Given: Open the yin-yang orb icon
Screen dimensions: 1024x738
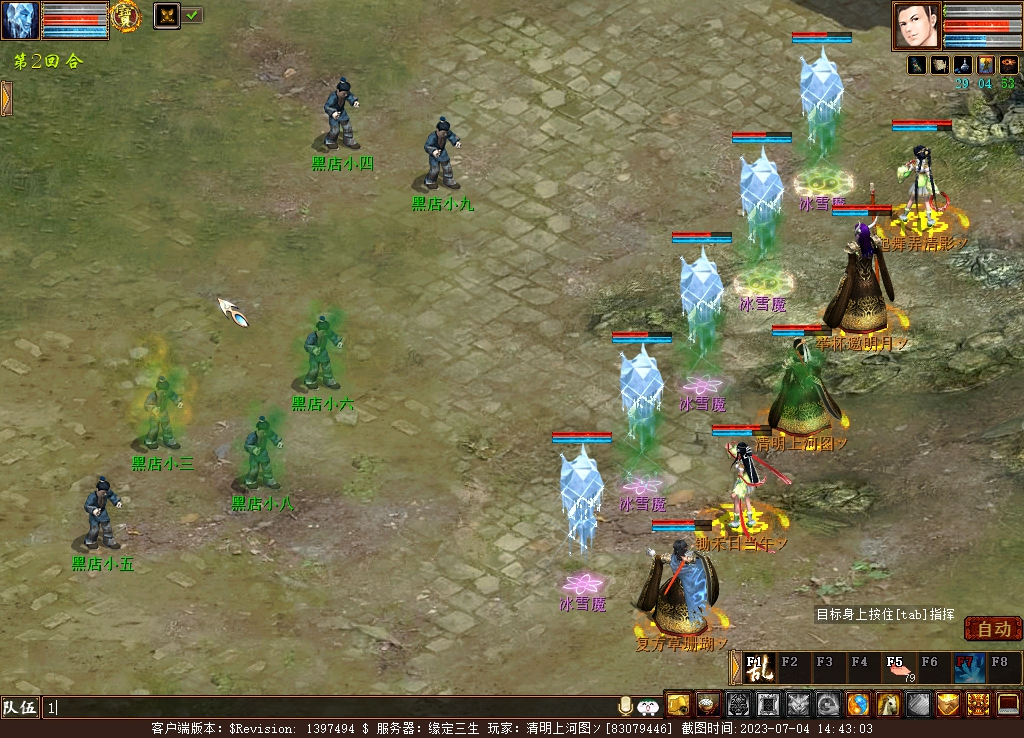Looking at the screenshot, I should point(858,704).
